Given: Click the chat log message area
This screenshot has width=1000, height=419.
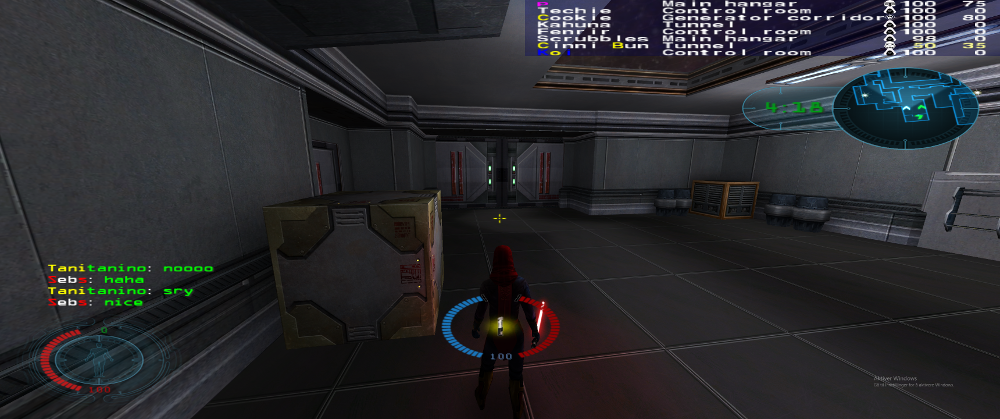Looking at the screenshot, I should [x=130, y=285].
